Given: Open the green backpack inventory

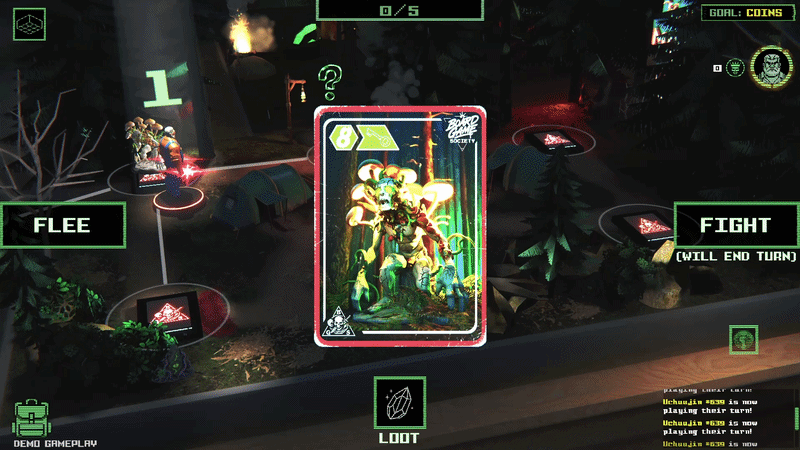Looking at the screenshot, I should pyautogui.click(x=32, y=419).
